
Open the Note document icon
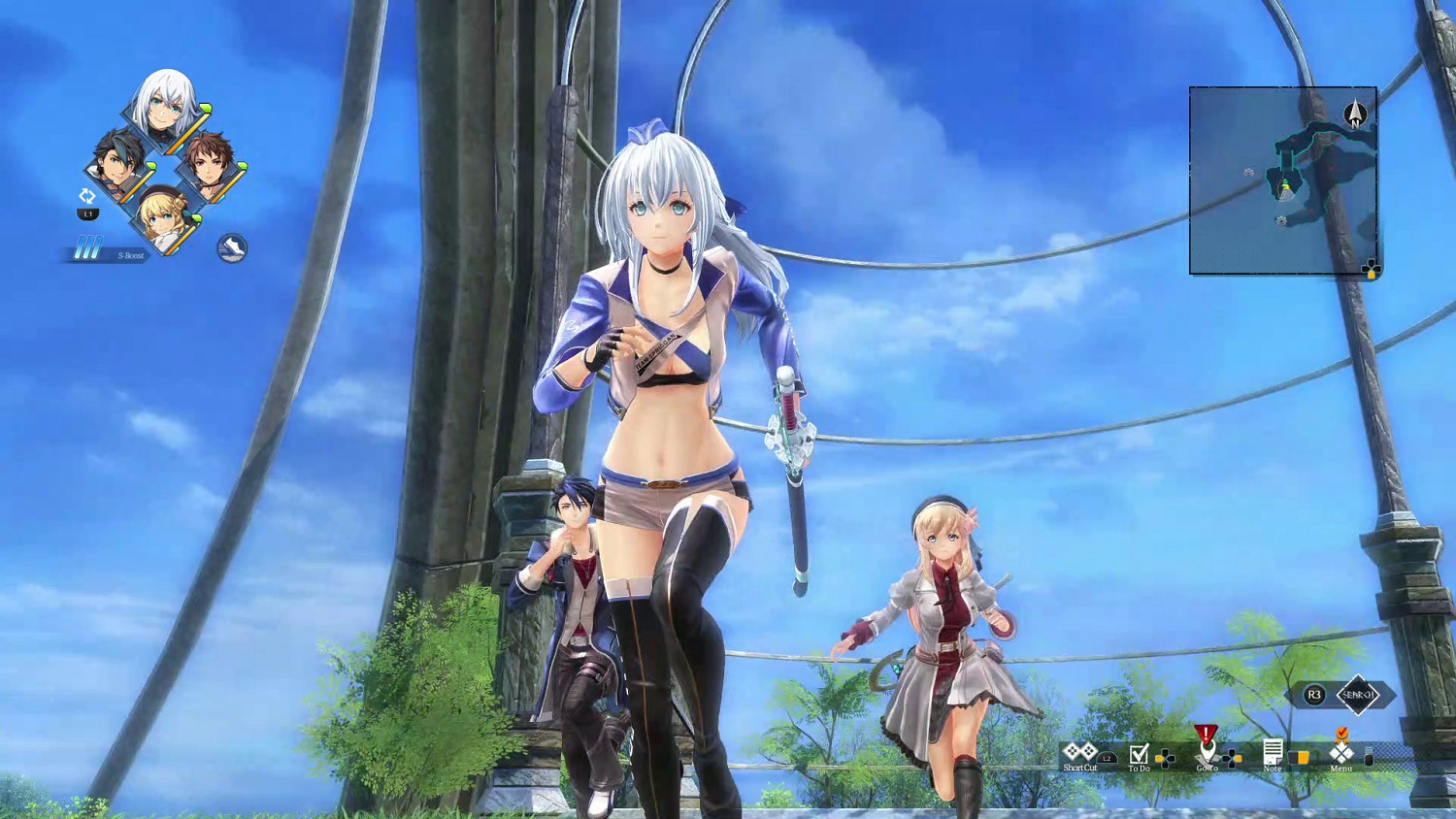[1272, 752]
